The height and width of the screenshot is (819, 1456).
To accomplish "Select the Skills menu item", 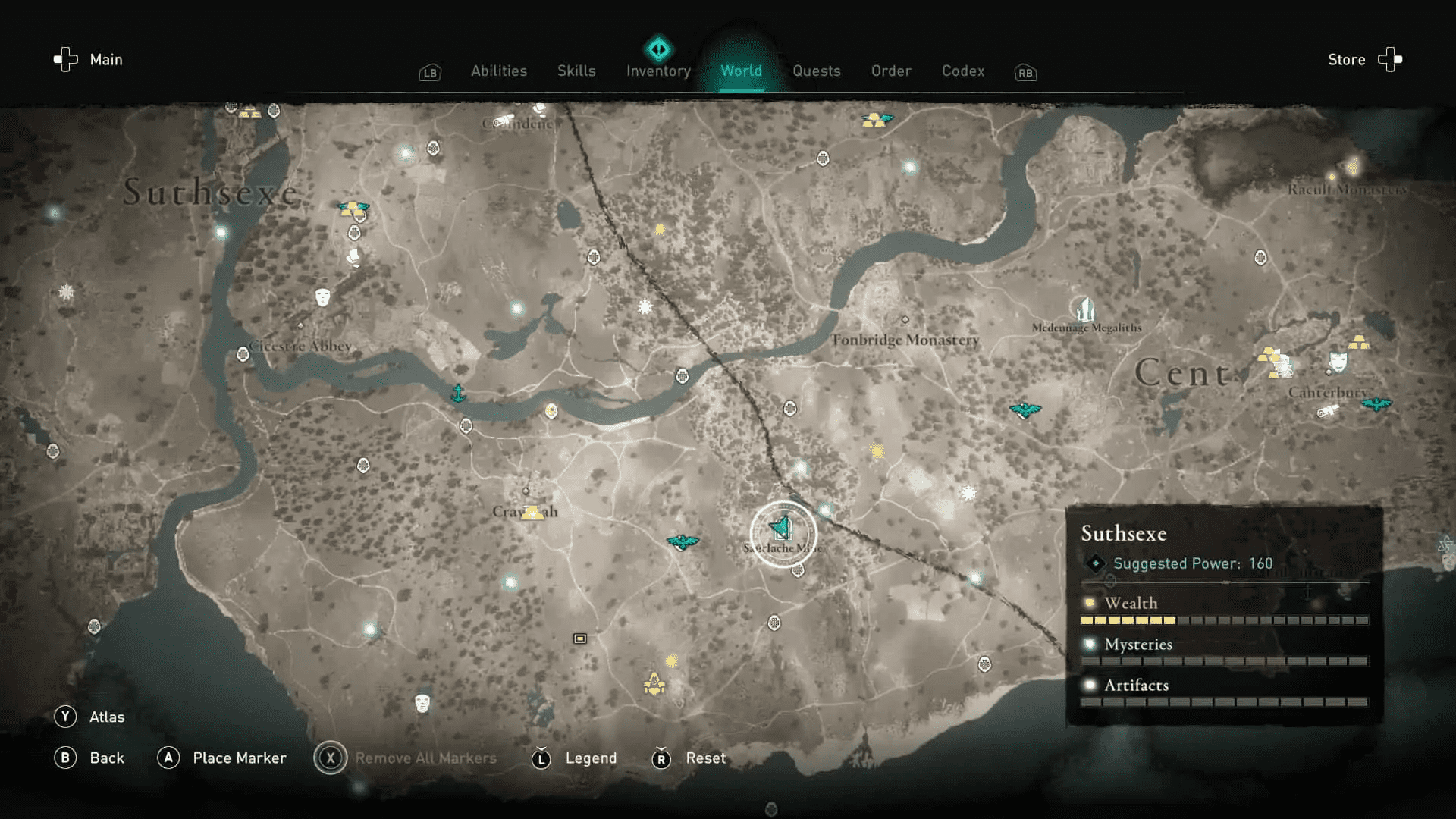I will point(576,71).
